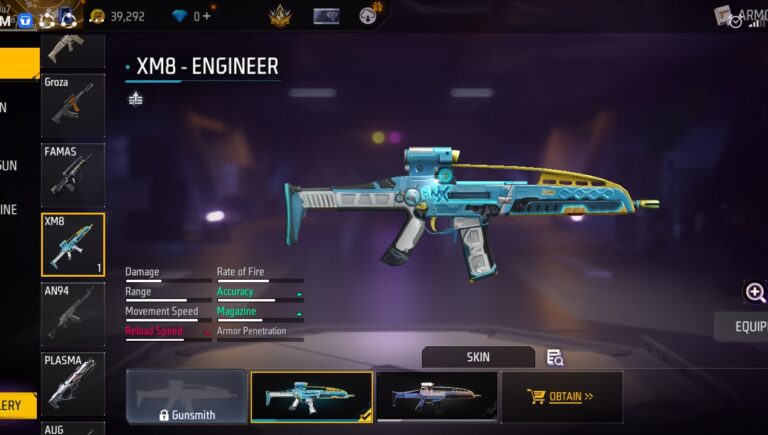Preview the dark purple XM8 skin
The width and height of the screenshot is (768, 435).
pyautogui.click(x=436, y=397)
